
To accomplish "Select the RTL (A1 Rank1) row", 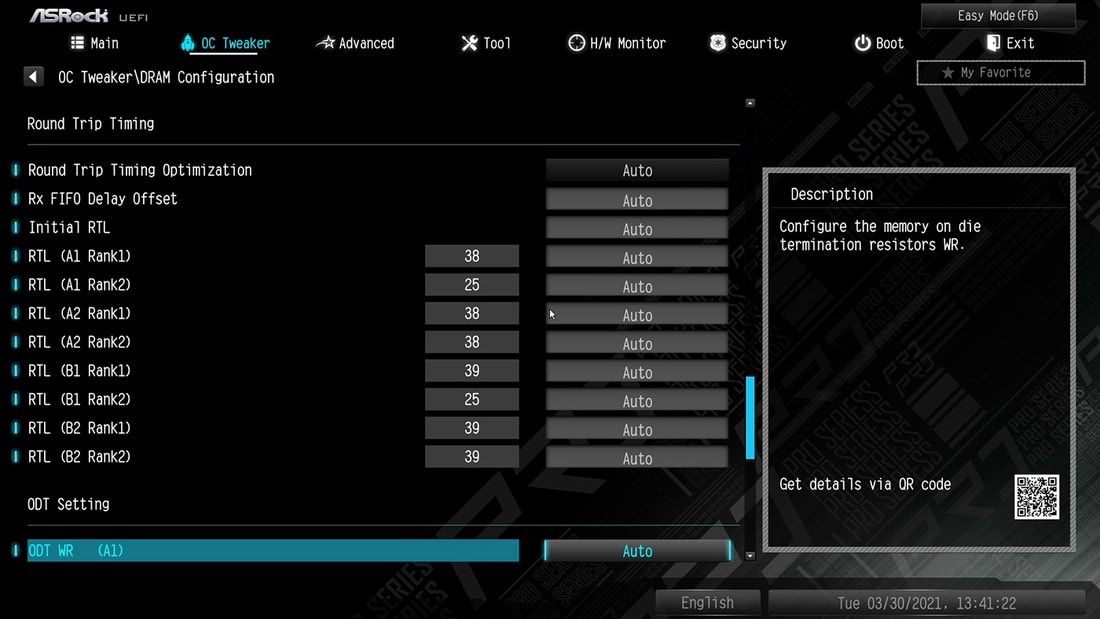I will tap(80, 256).
